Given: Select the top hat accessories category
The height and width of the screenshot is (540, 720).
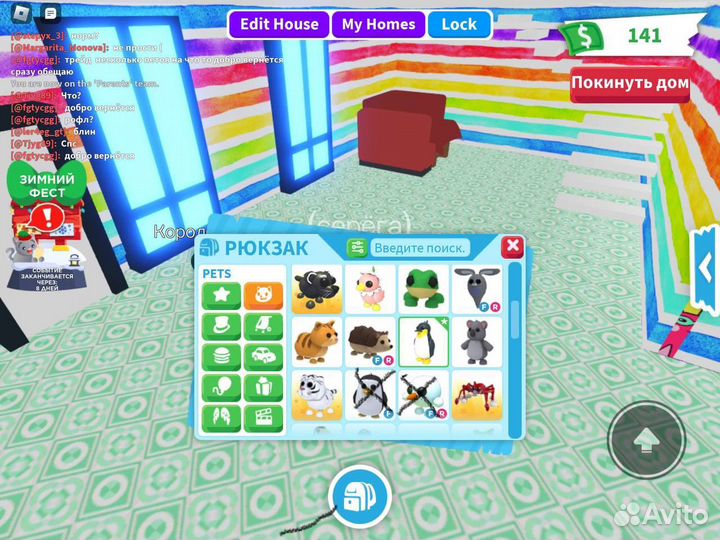Looking at the screenshot, I should pos(221,327).
